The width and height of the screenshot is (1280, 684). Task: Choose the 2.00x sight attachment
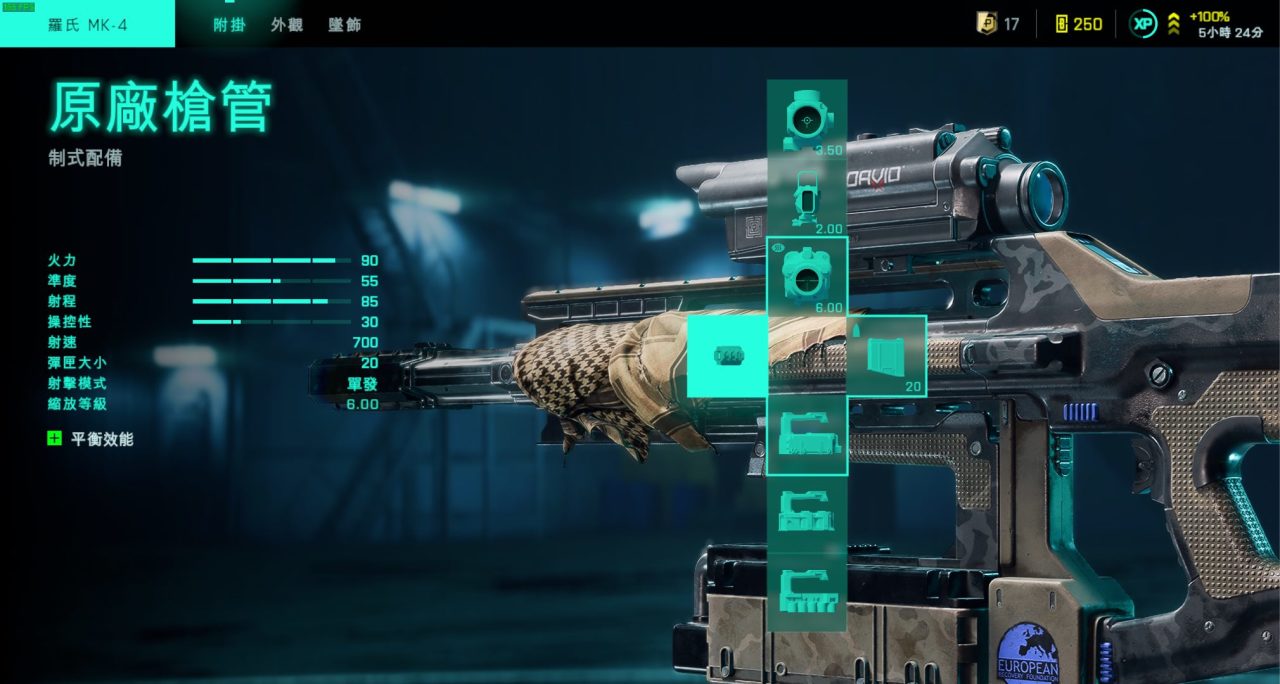tap(806, 199)
